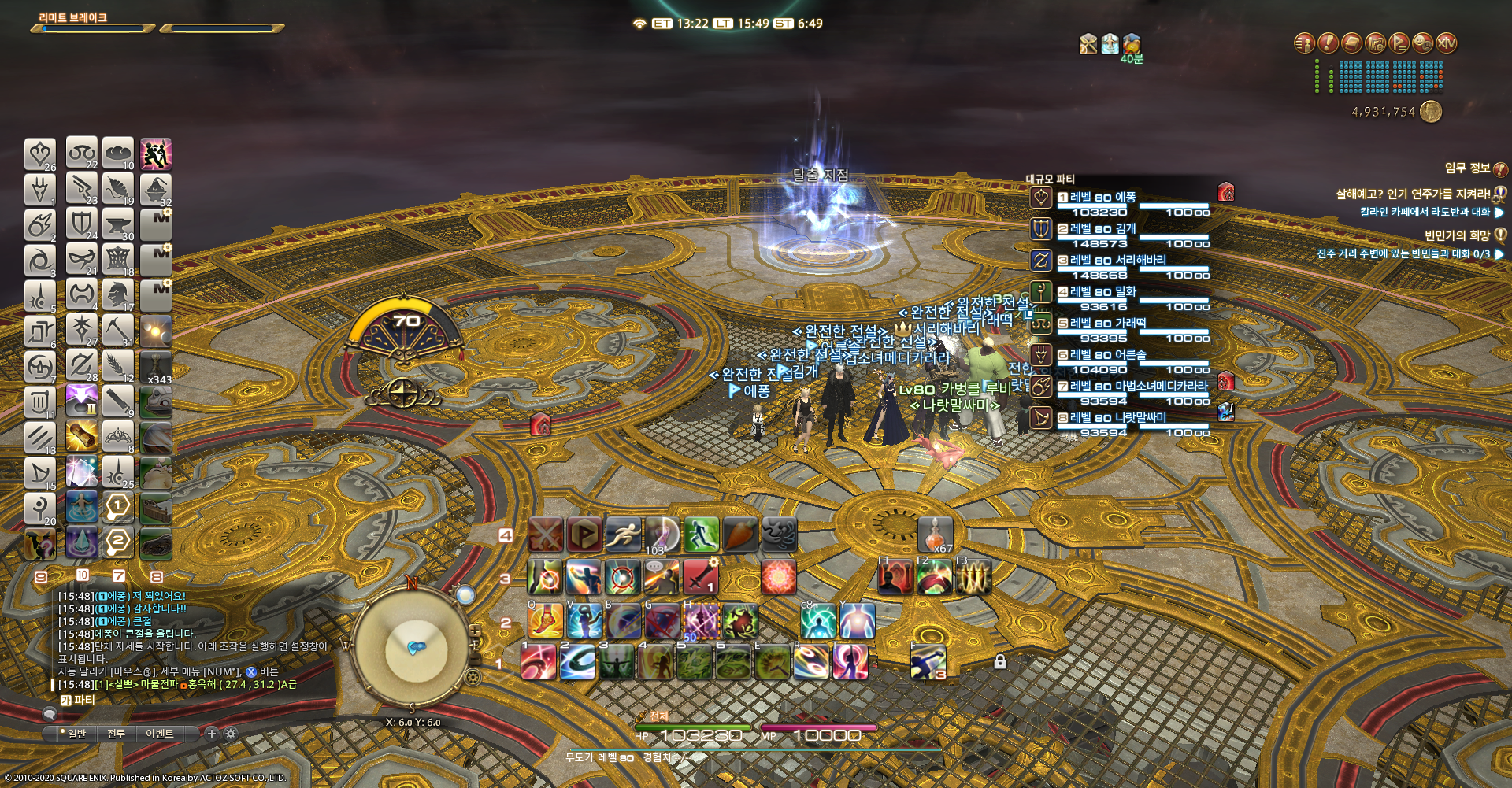Image resolution: width=1512 pixels, height=788 pixels.
Task: Open the 이벤트 chat tab
Action: 159,734
